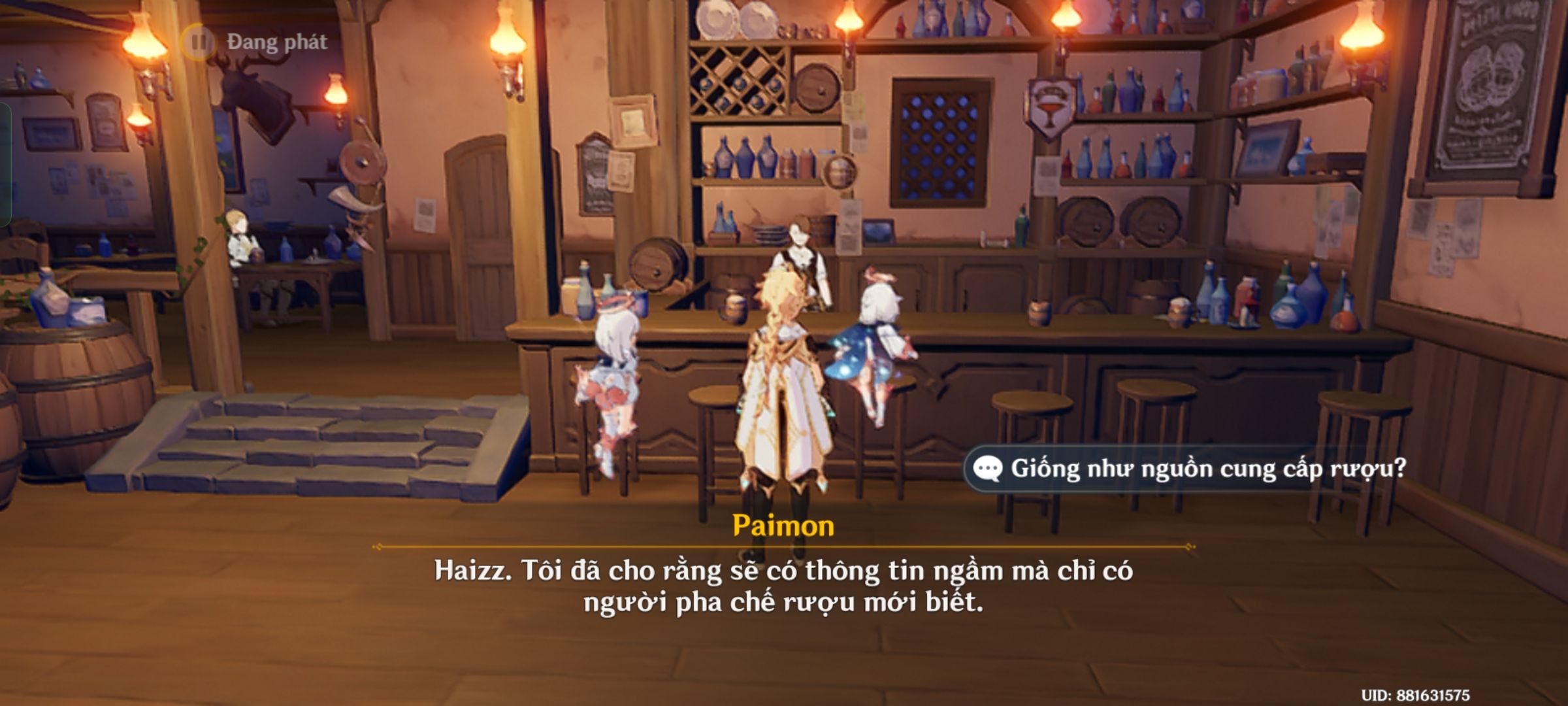Click the stacked plates on the top shelf
Image resolution: width=1568 pixels, height=706 pixels.
[x=732, y=16]
